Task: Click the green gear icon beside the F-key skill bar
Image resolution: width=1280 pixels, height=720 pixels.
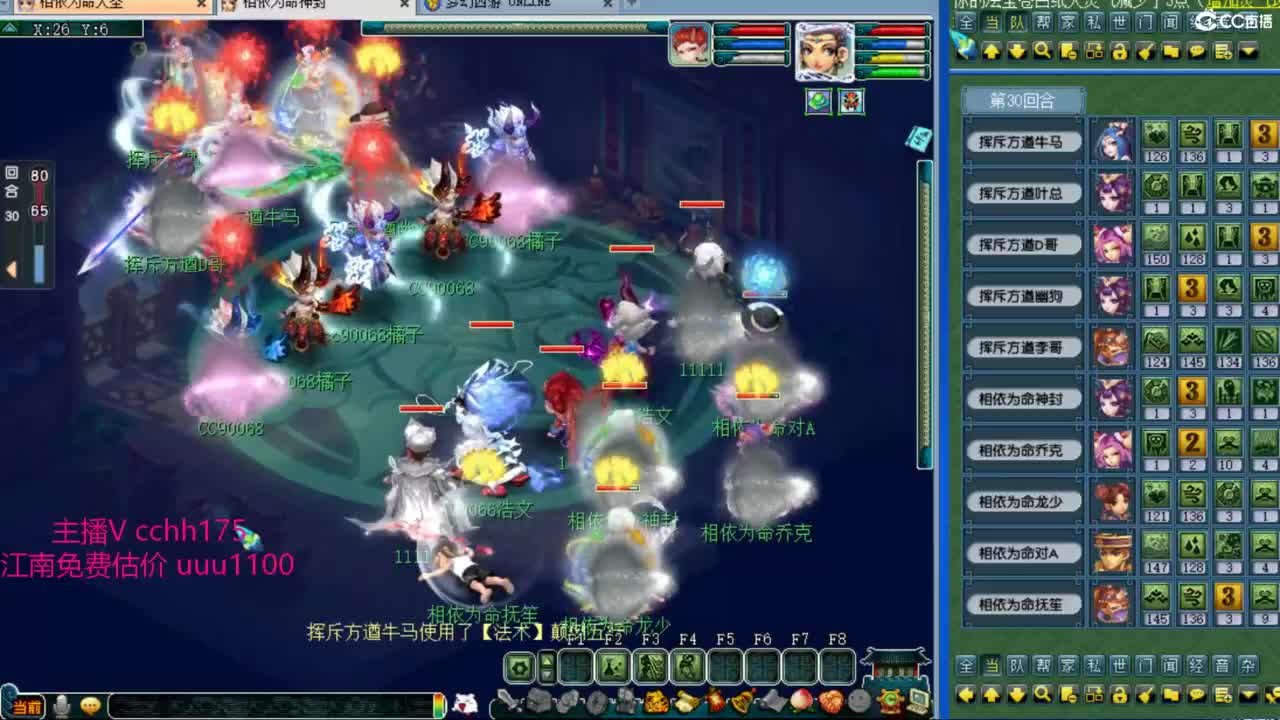Action: (519, 668)
